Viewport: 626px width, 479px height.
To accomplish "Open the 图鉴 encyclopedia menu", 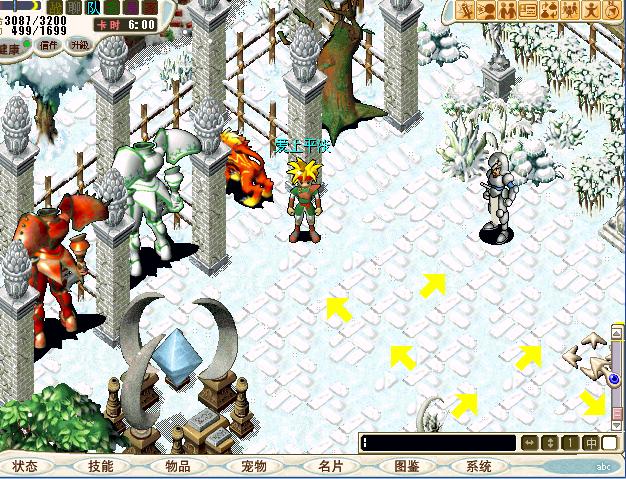I will pos(406,466).
